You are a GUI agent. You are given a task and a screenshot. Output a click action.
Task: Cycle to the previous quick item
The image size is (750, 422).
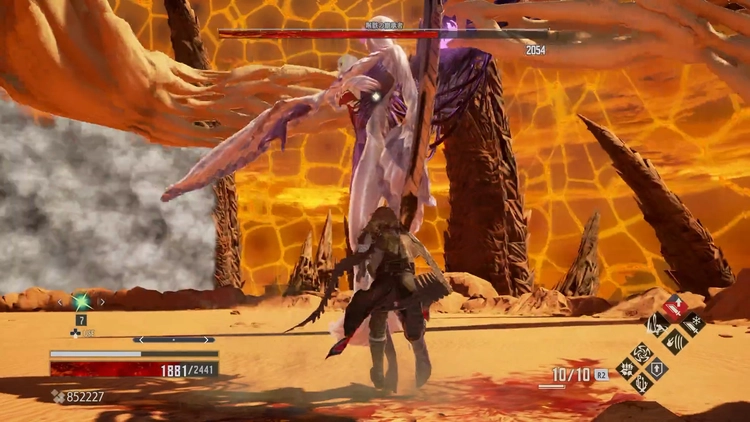pyautogui.click(x=61, y=300)
